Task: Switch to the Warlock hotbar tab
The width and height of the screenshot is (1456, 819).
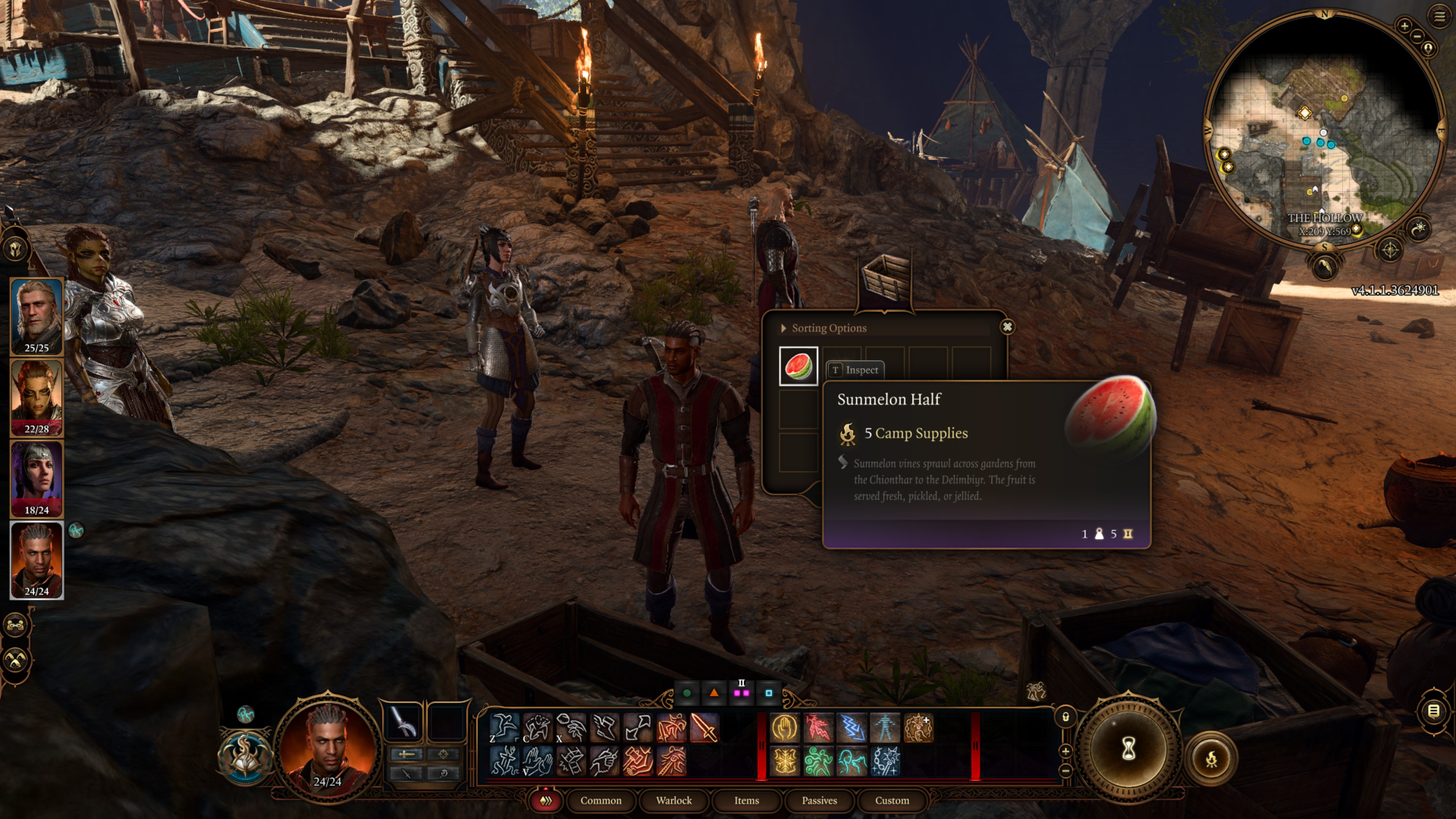Action: (x=673, y=800)
